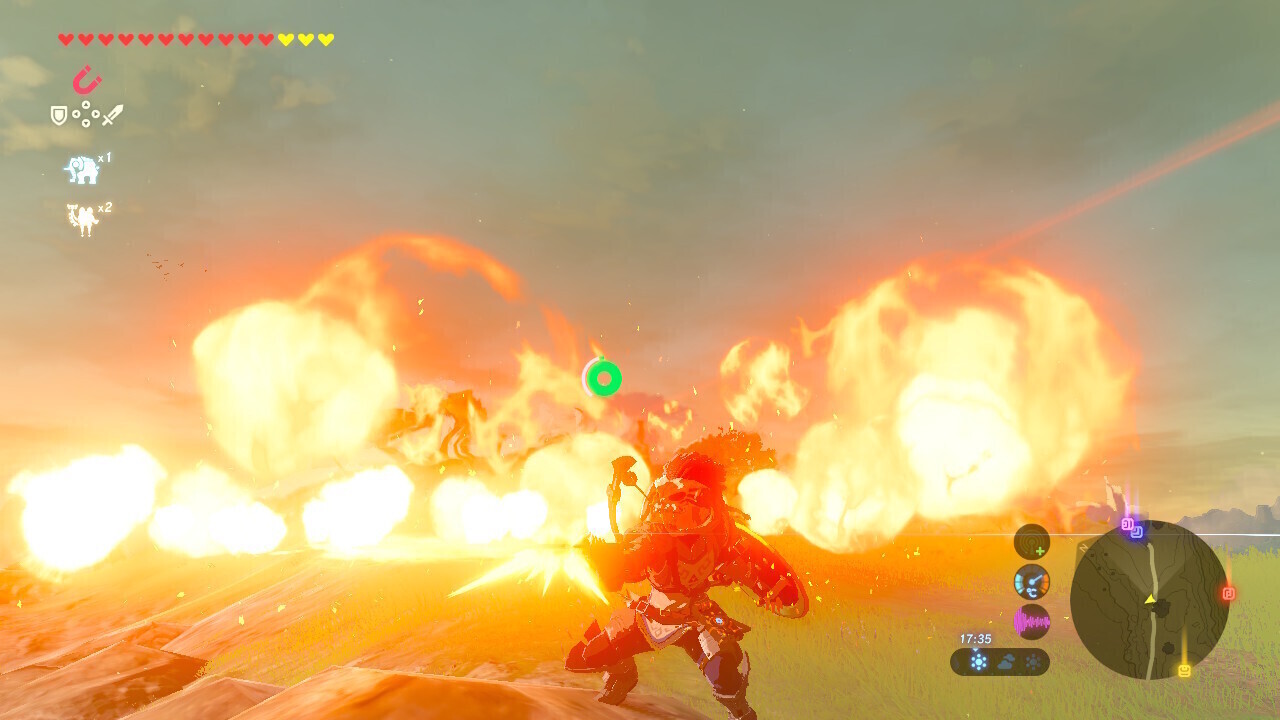Screen dimensions: 1280x720
Task: Click the Sheikah Sensor radar icon
Action: pos(1032,542)
